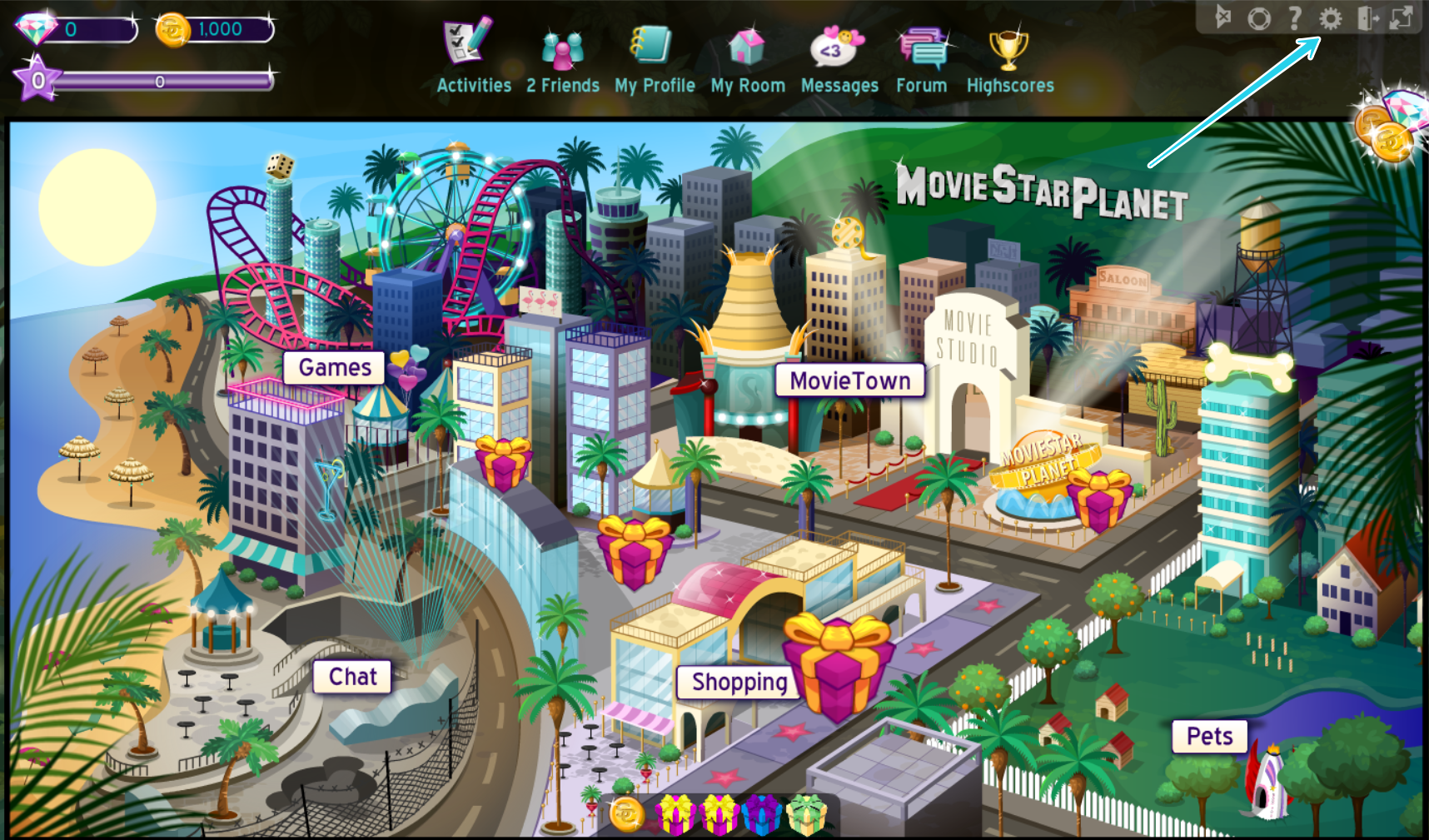This screenshot has width=1429, height=840.
Task: Open the settings gear
Action: [1331, 17]
